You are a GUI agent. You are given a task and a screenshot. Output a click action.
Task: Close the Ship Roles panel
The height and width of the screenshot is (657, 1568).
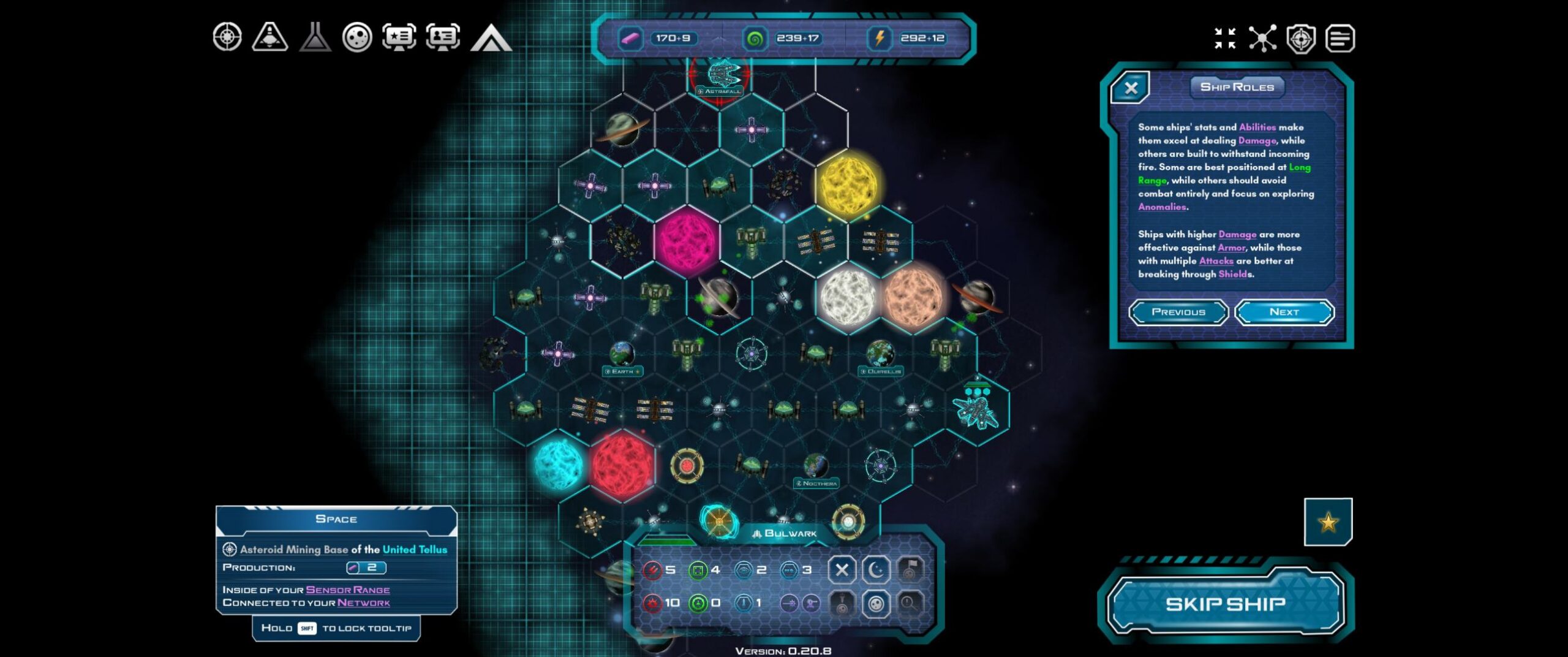point(1131,88)
